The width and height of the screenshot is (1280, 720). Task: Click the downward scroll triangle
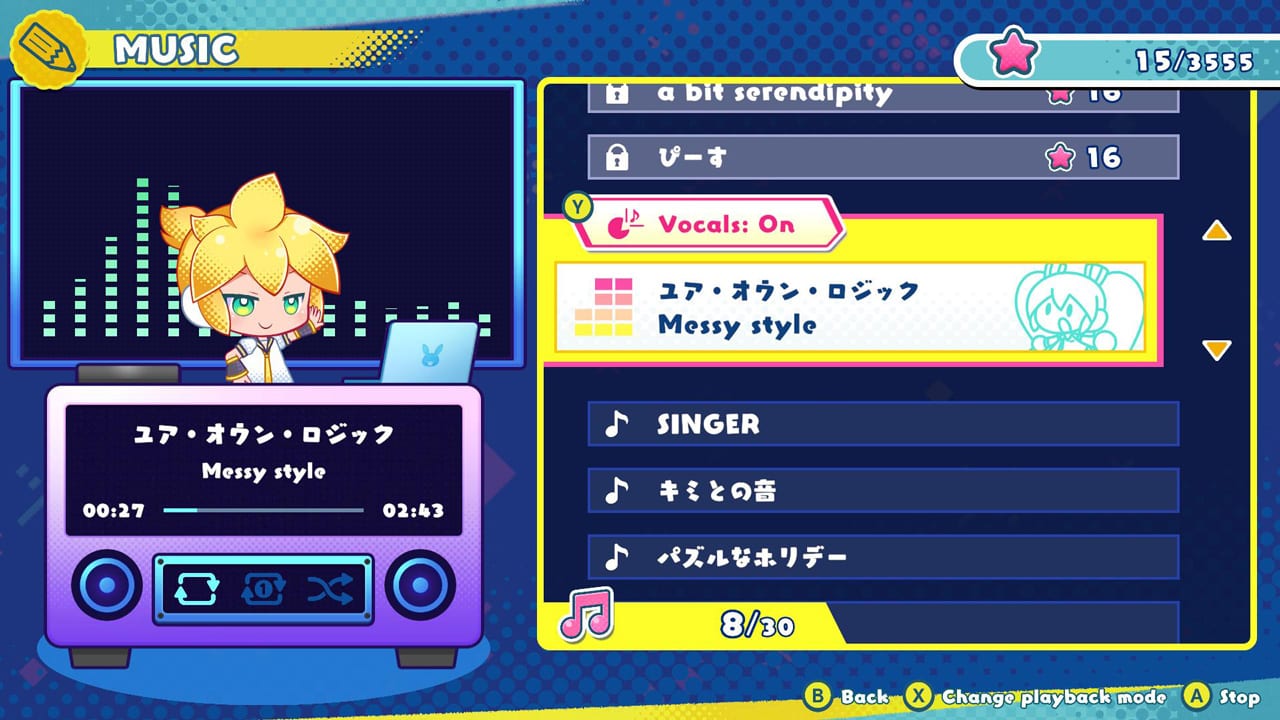(x=1216, y=349)
